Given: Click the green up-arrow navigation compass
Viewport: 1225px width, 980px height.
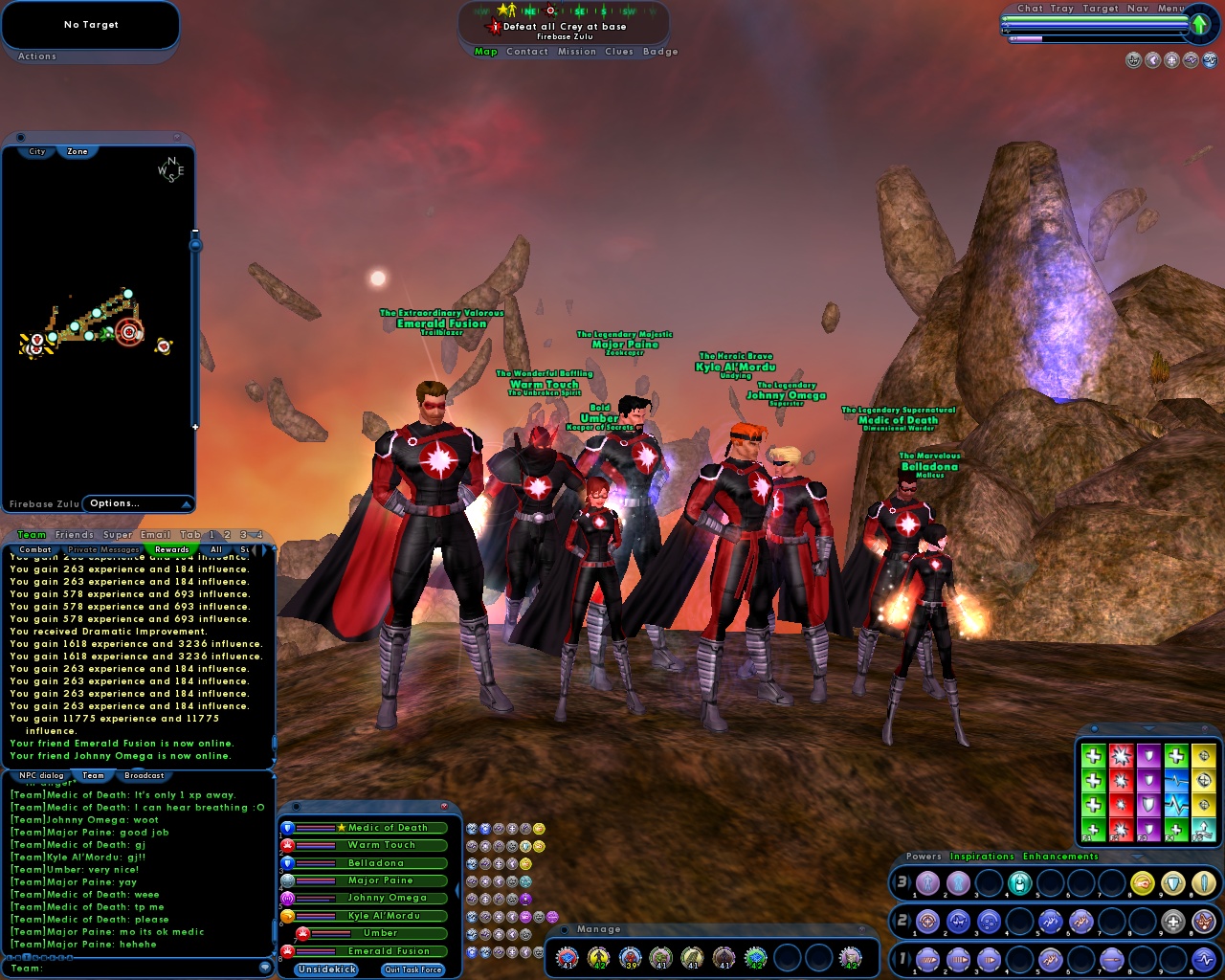Looking at the screenshot, I should (1199, 25).
